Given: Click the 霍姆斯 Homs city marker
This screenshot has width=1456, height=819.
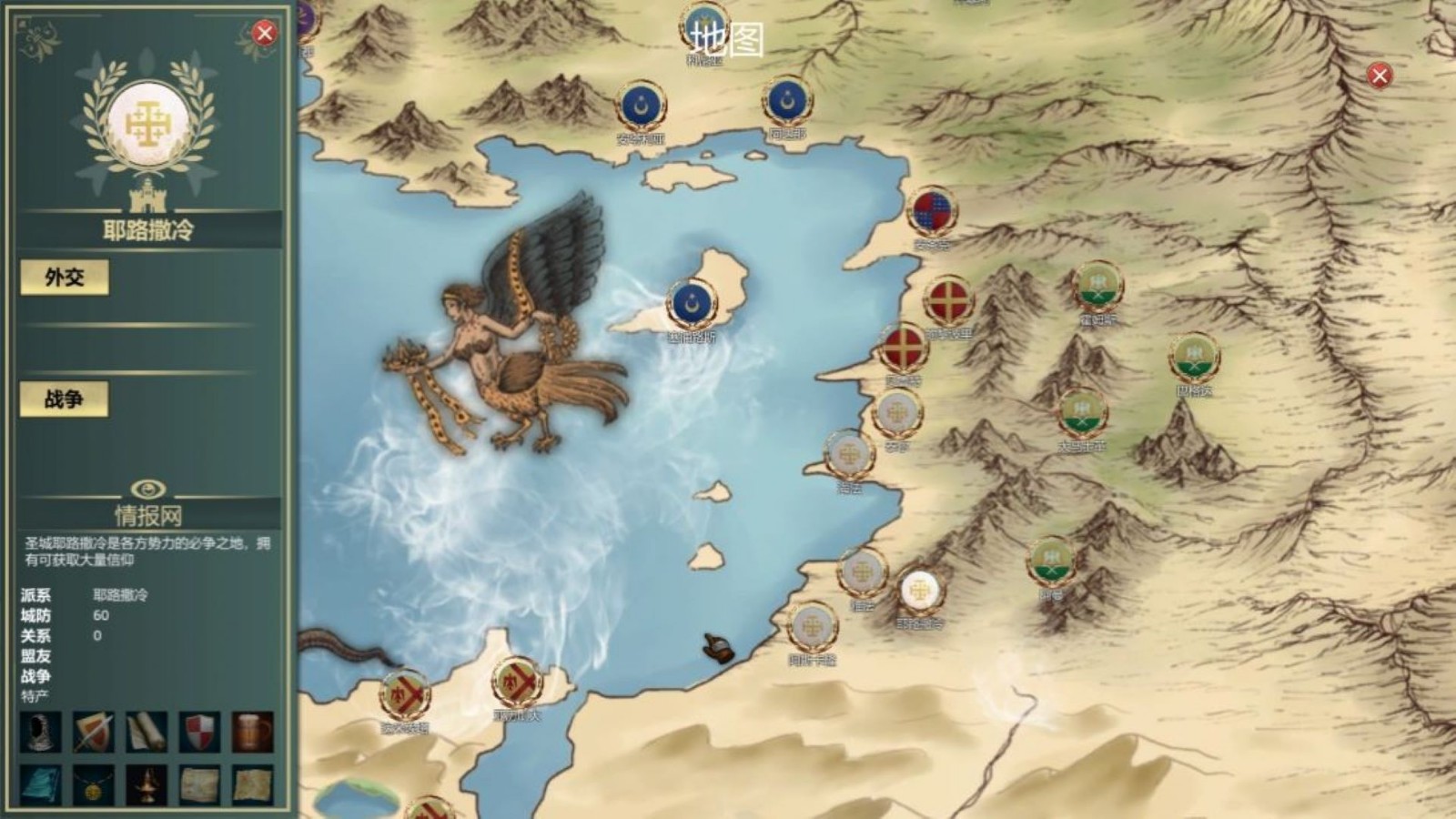Looking at the screenshot, I should [1097, 285].
